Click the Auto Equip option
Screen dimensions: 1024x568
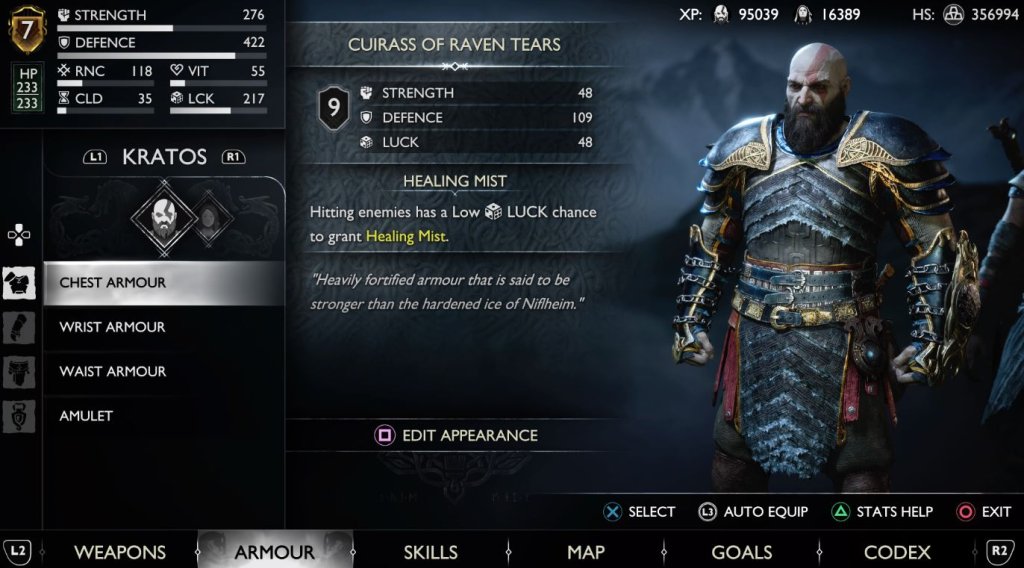(x=753, y=511)
